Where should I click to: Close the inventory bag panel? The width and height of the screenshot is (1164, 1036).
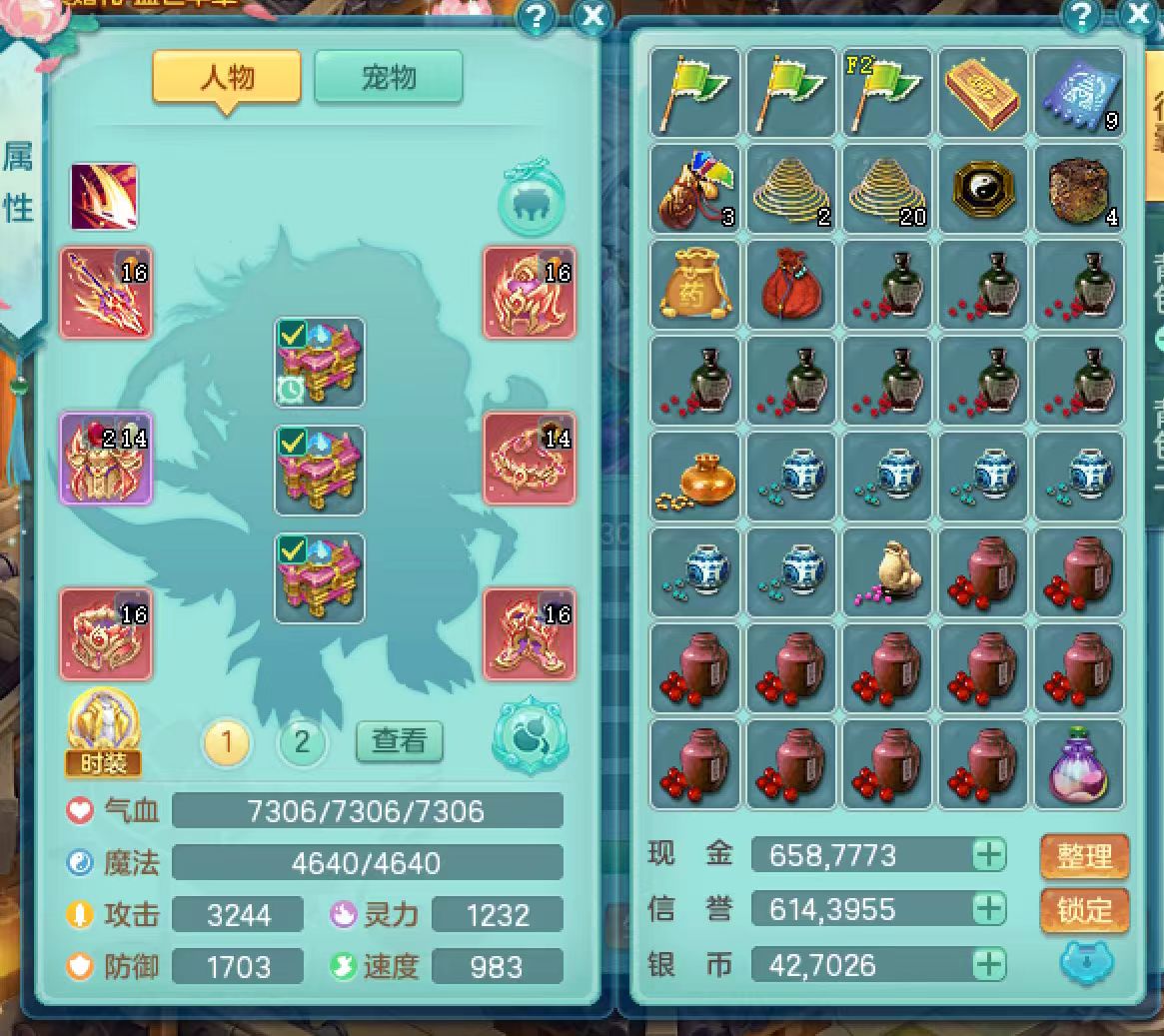click(x=1139, y=14)
